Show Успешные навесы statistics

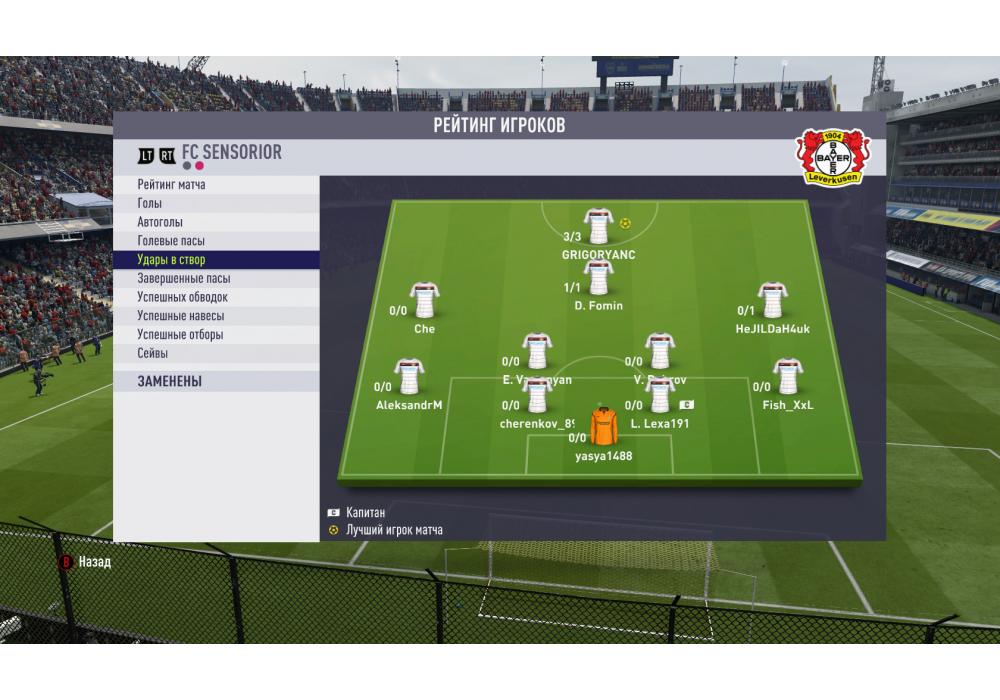click(x=215, y=316)
